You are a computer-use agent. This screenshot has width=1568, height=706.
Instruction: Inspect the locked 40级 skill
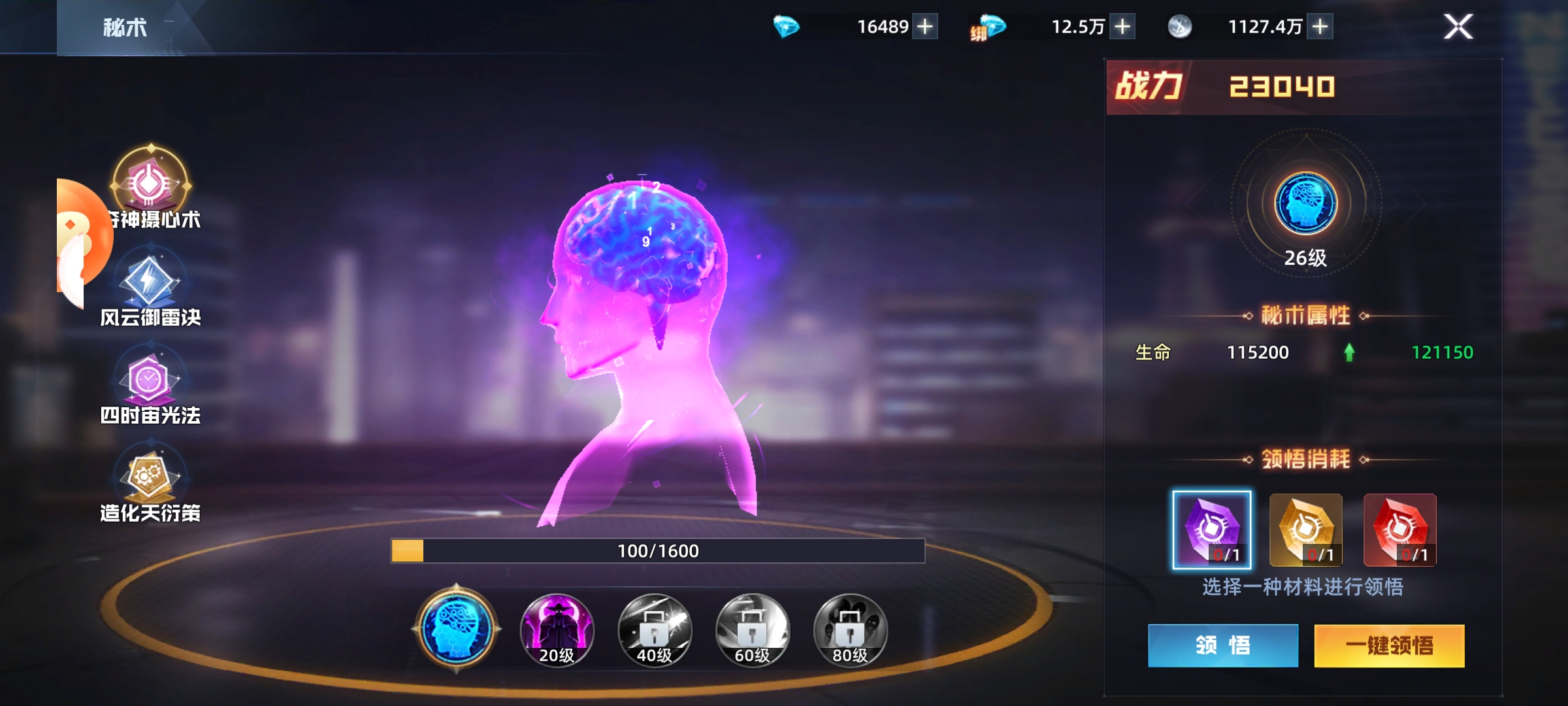point(654,630)
